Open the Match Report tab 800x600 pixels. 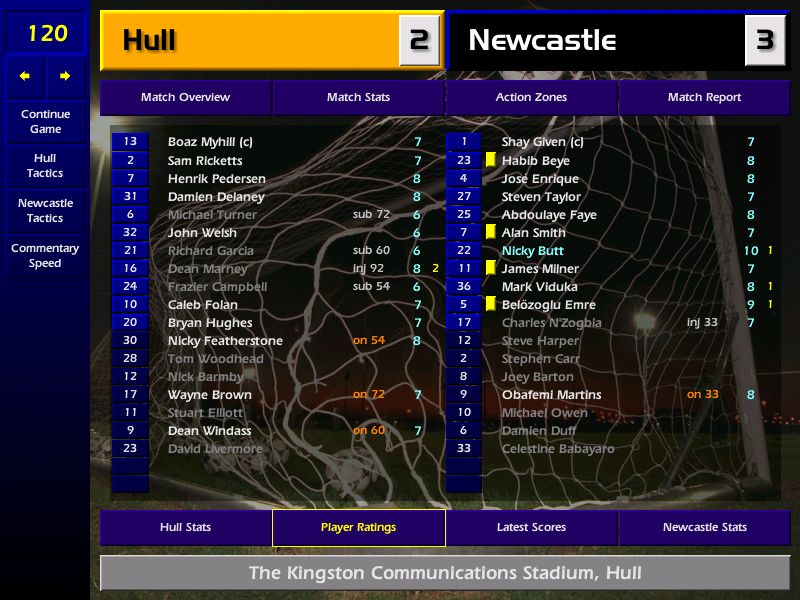coord(704,98)
